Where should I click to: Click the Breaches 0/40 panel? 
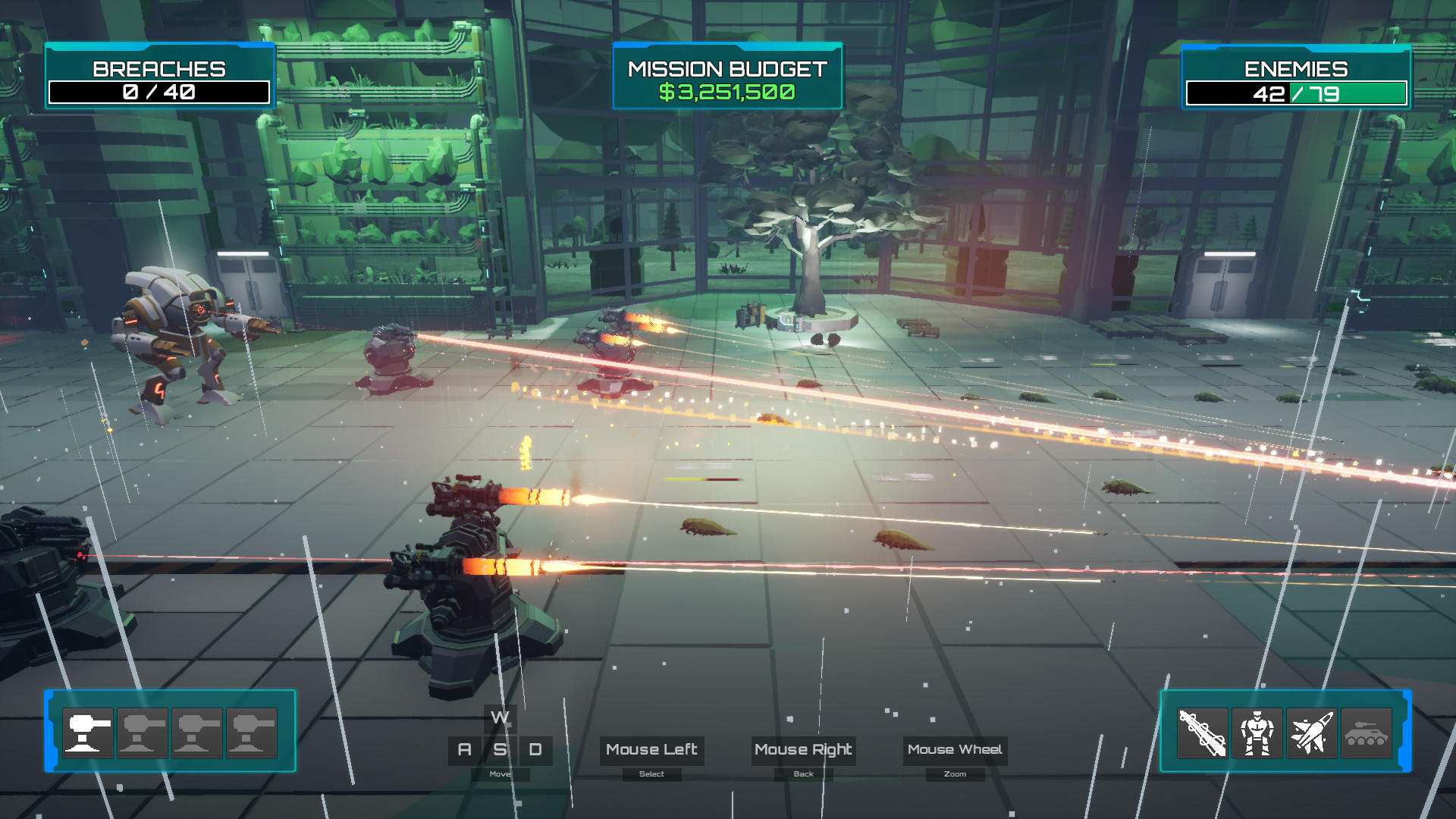[159, 76]
